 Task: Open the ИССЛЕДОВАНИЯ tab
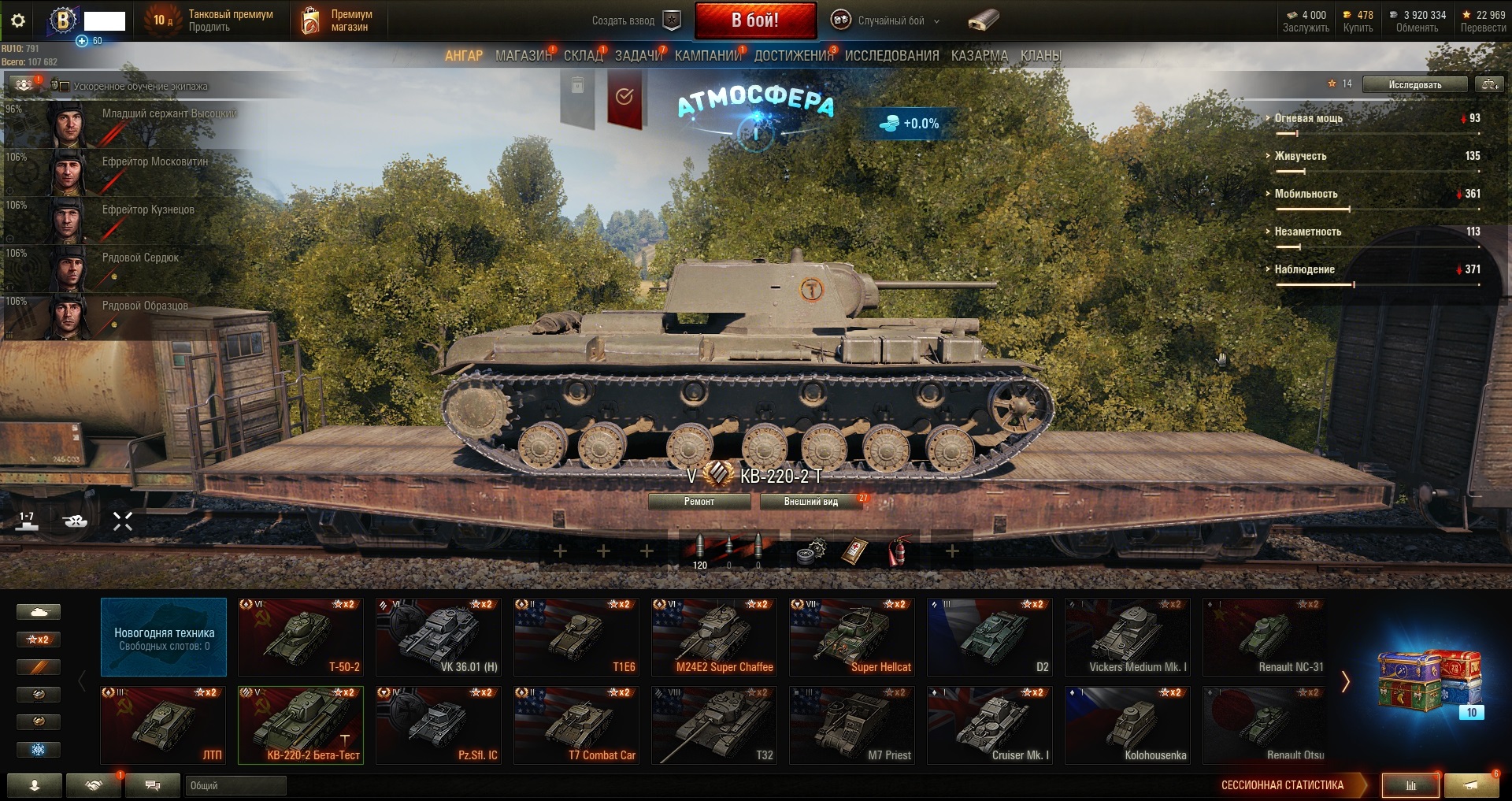(x=891, y=56)
